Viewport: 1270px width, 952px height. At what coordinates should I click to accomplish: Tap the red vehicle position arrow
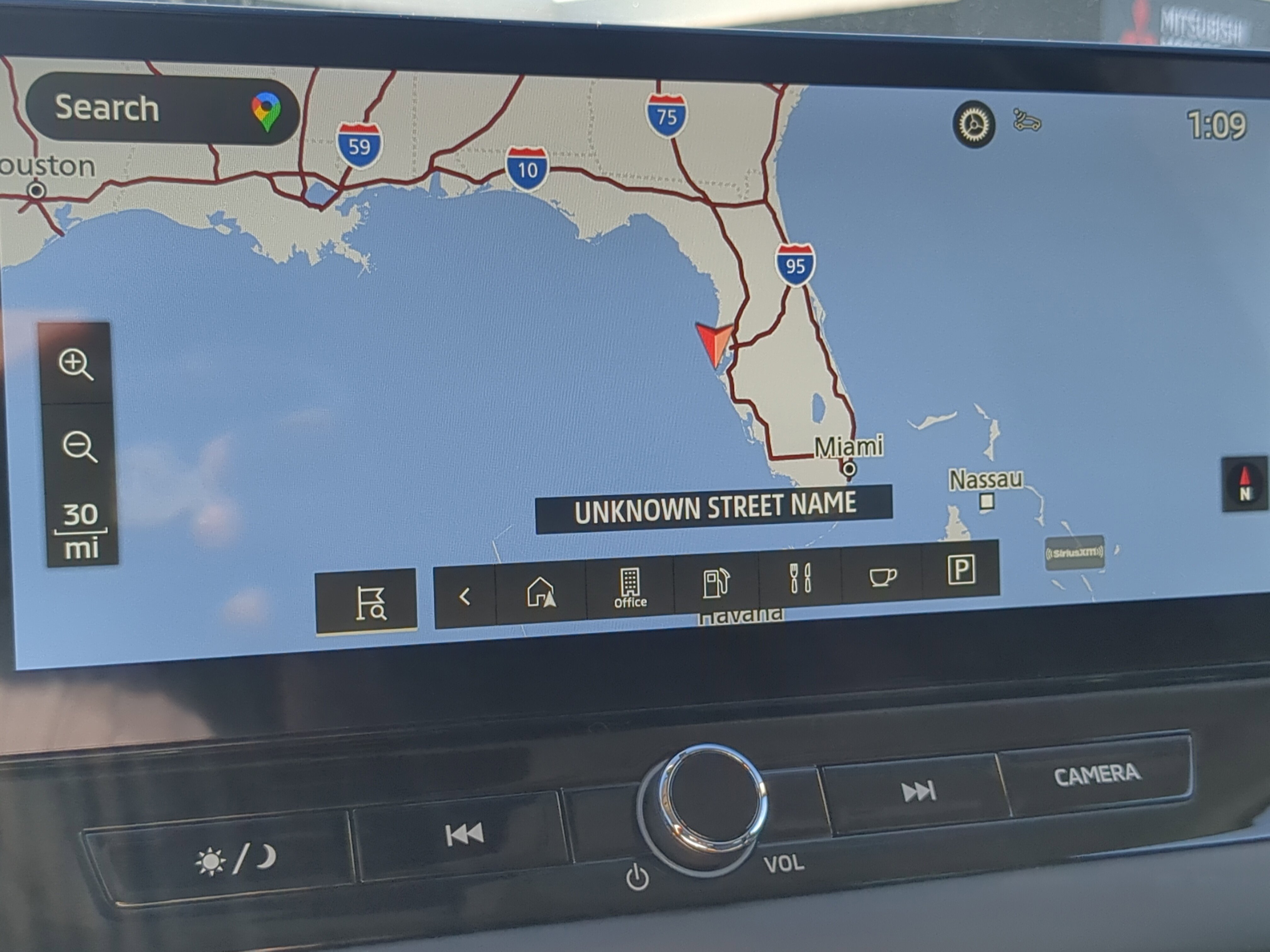click(x=714, y=343)
